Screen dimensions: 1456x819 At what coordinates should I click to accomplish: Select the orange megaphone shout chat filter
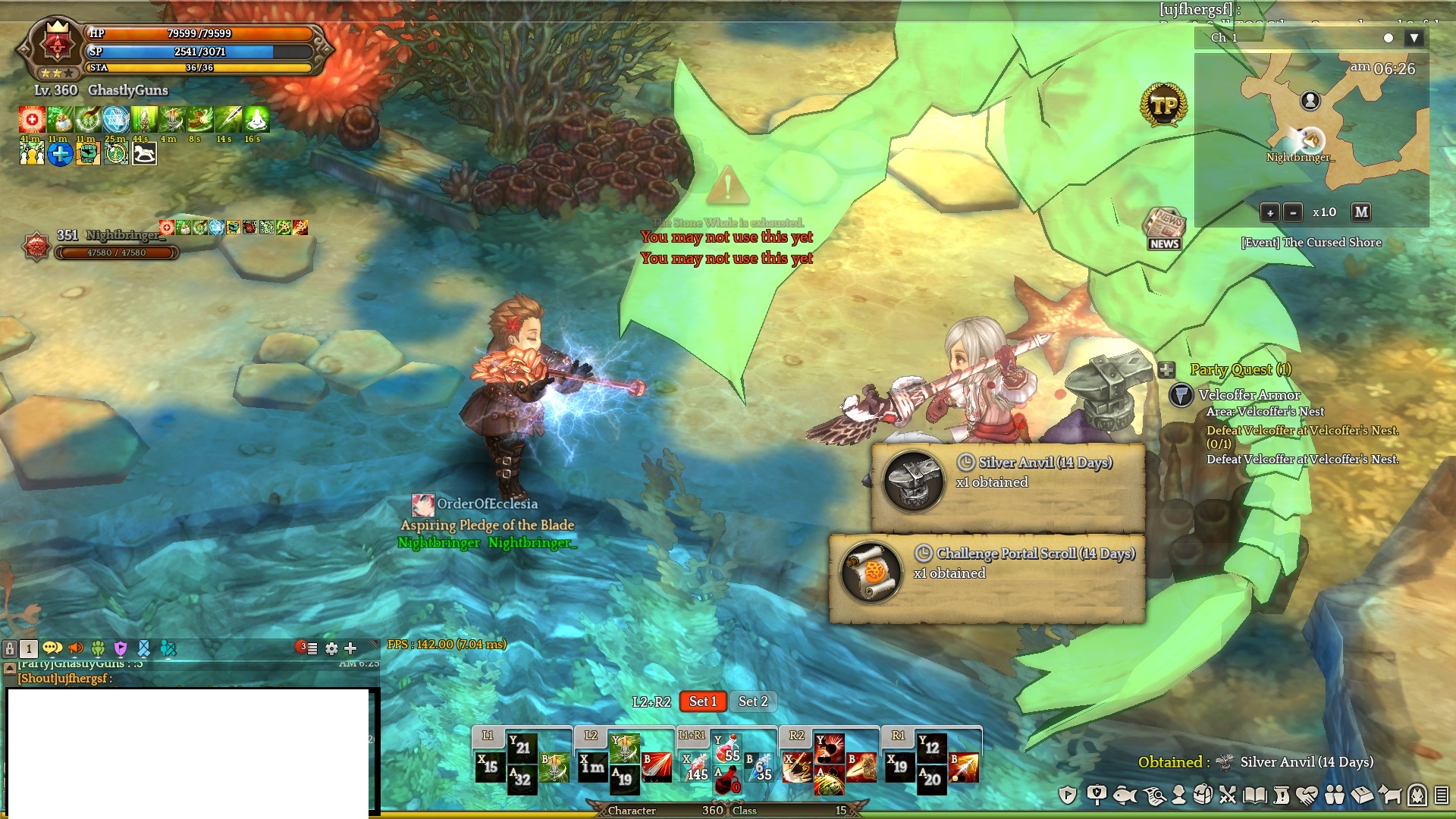pos(76,648)
